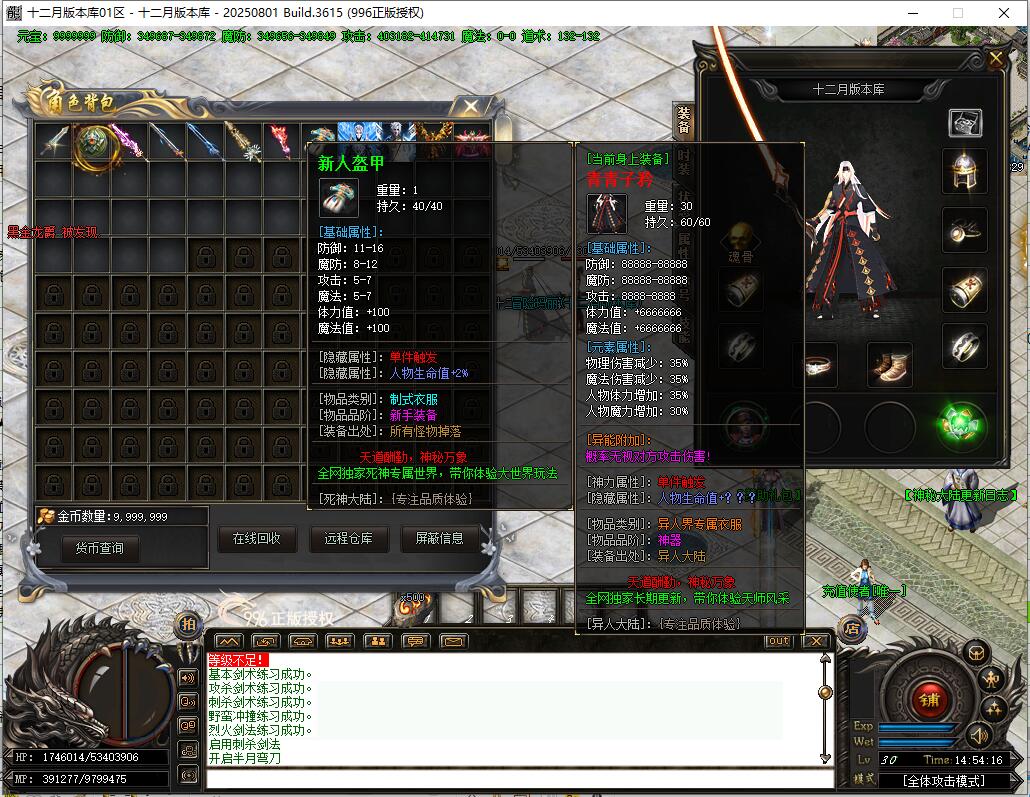1030x797 pixels.
Task: Toggle the 全体攻击模式 attack mode label
Action: tap(944, 780)
